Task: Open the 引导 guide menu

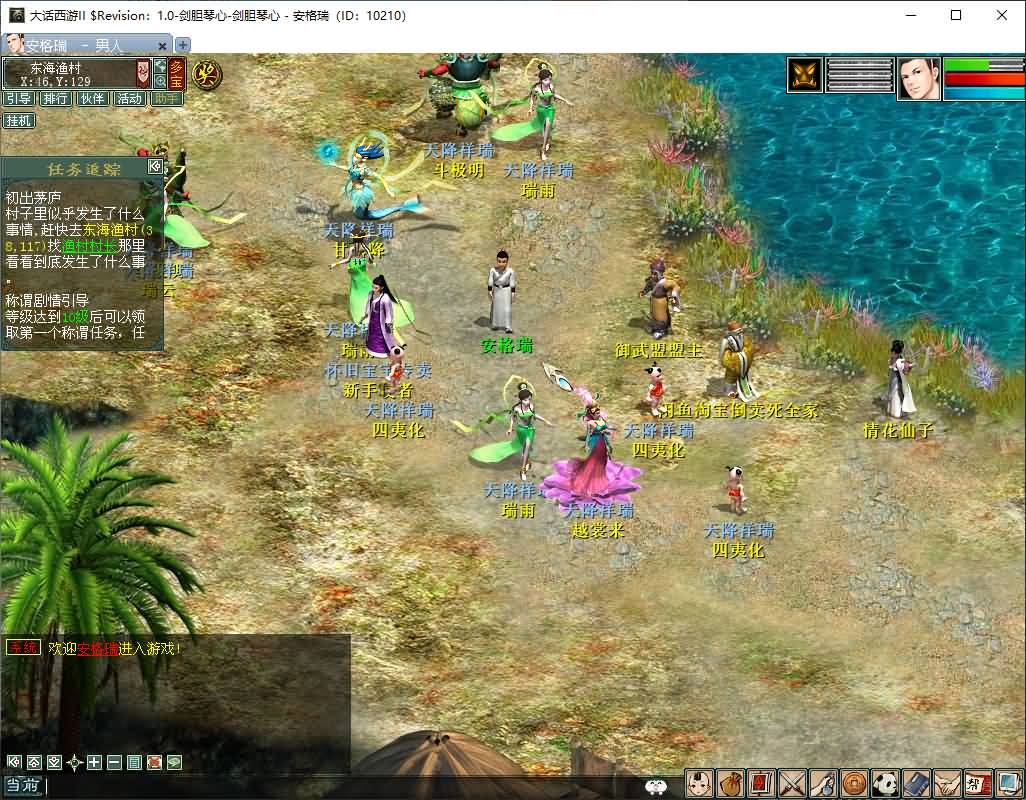Action: tap(18, 98)
